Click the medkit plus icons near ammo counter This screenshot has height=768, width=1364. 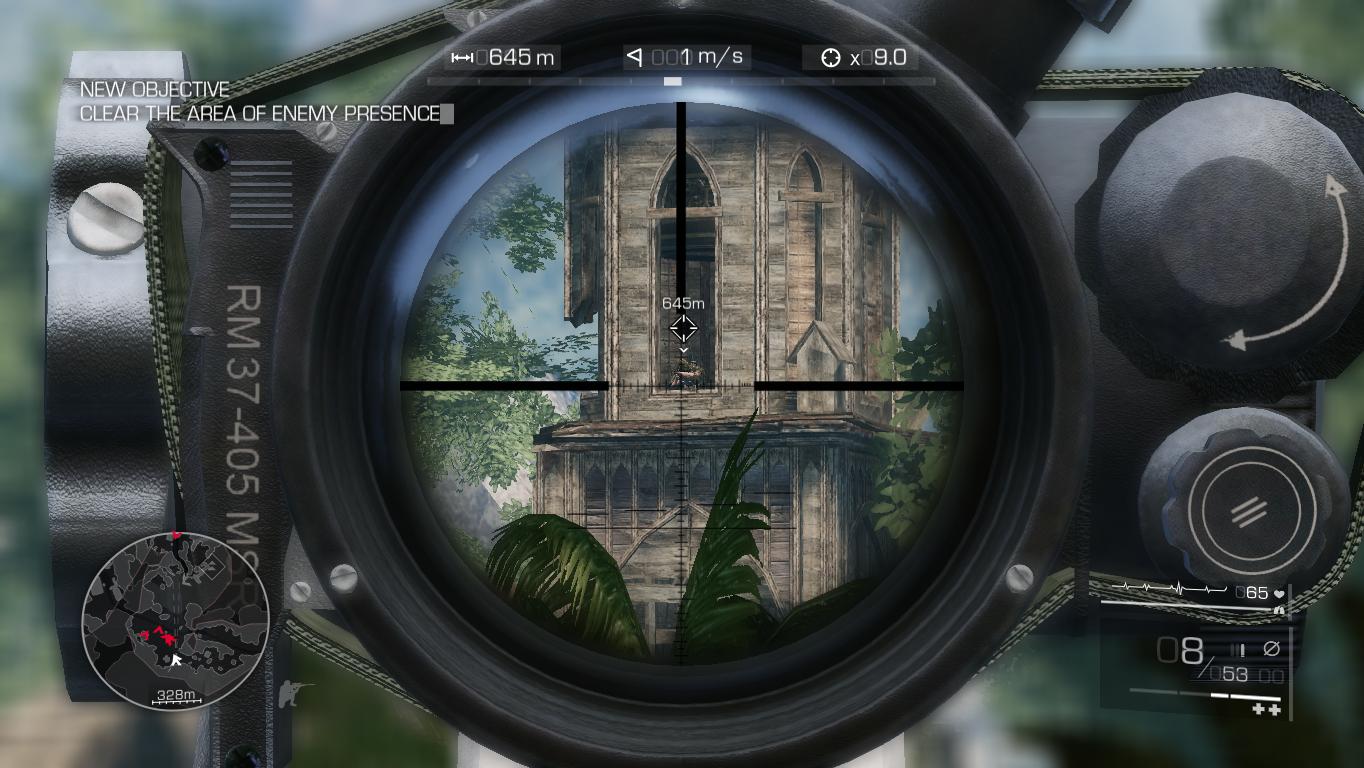pos(1265,708)
